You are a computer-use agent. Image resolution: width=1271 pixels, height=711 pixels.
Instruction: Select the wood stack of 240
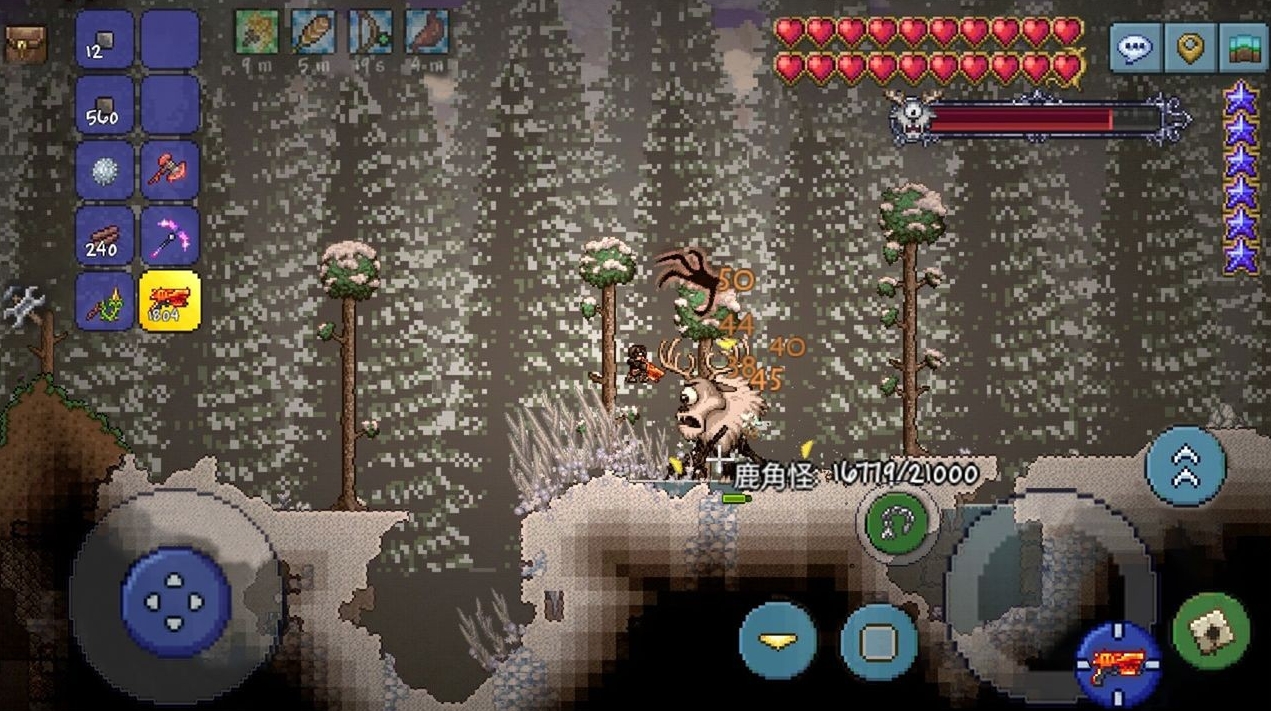click(x=104, y=236)
